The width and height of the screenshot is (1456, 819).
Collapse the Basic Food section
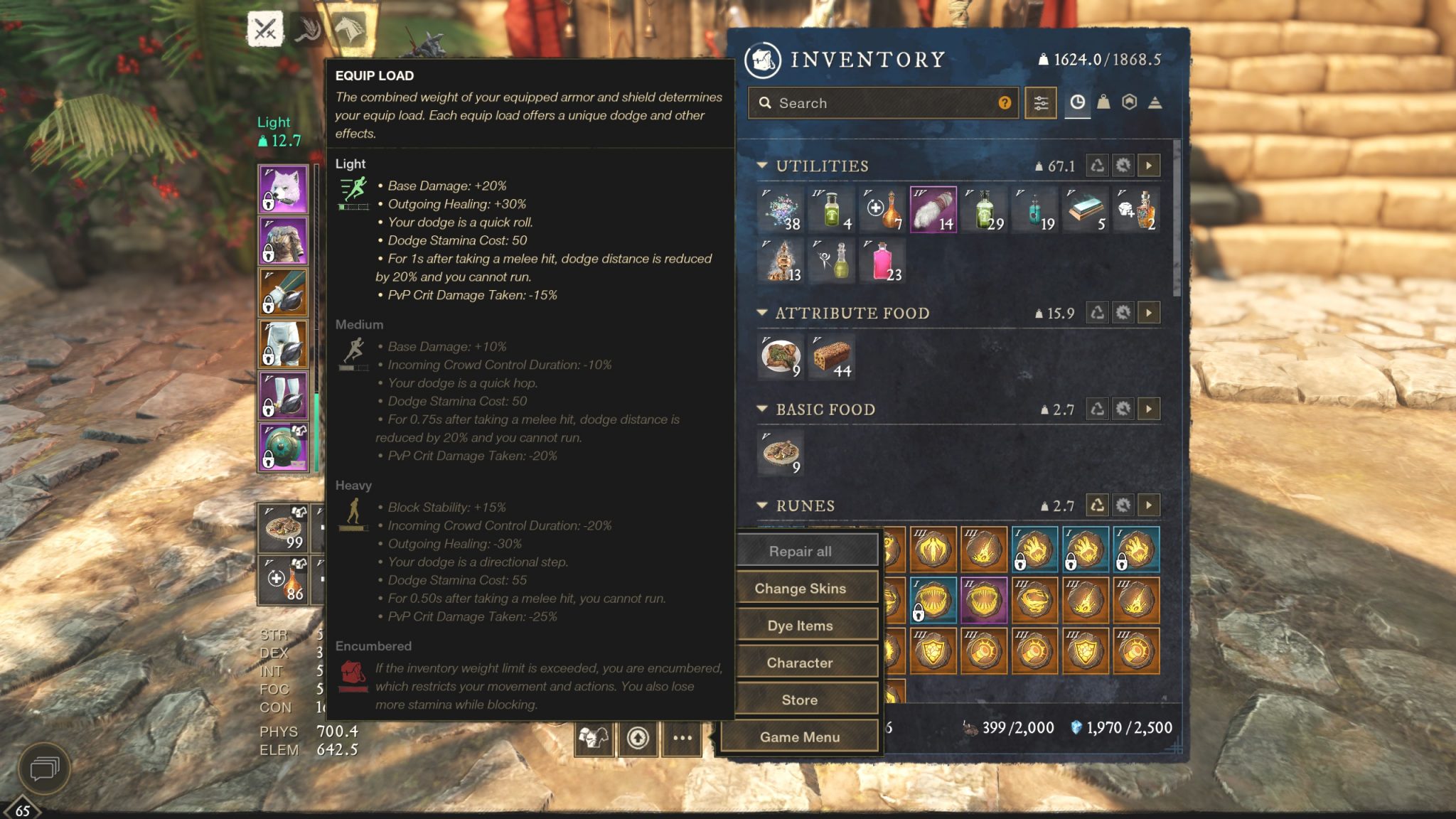pyautogui.click(x=762, y=410)
